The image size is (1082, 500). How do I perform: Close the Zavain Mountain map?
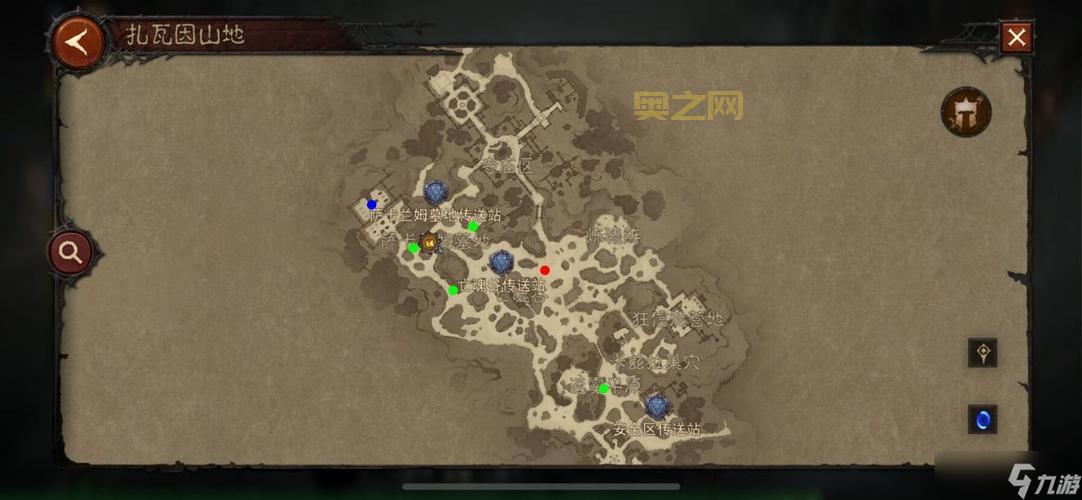[x=1017, y=38]
